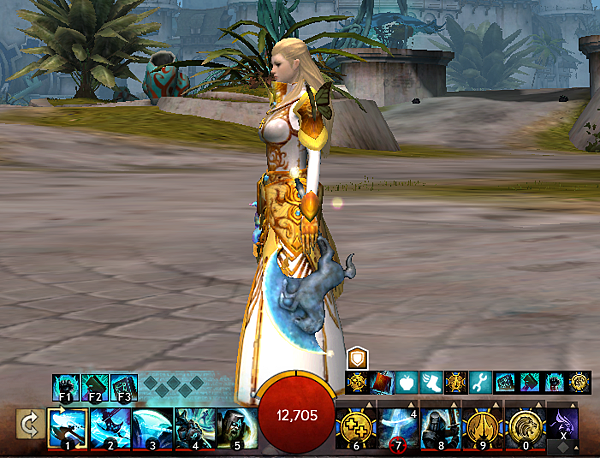Select the apple food buff icon

(x=407, y=381)
